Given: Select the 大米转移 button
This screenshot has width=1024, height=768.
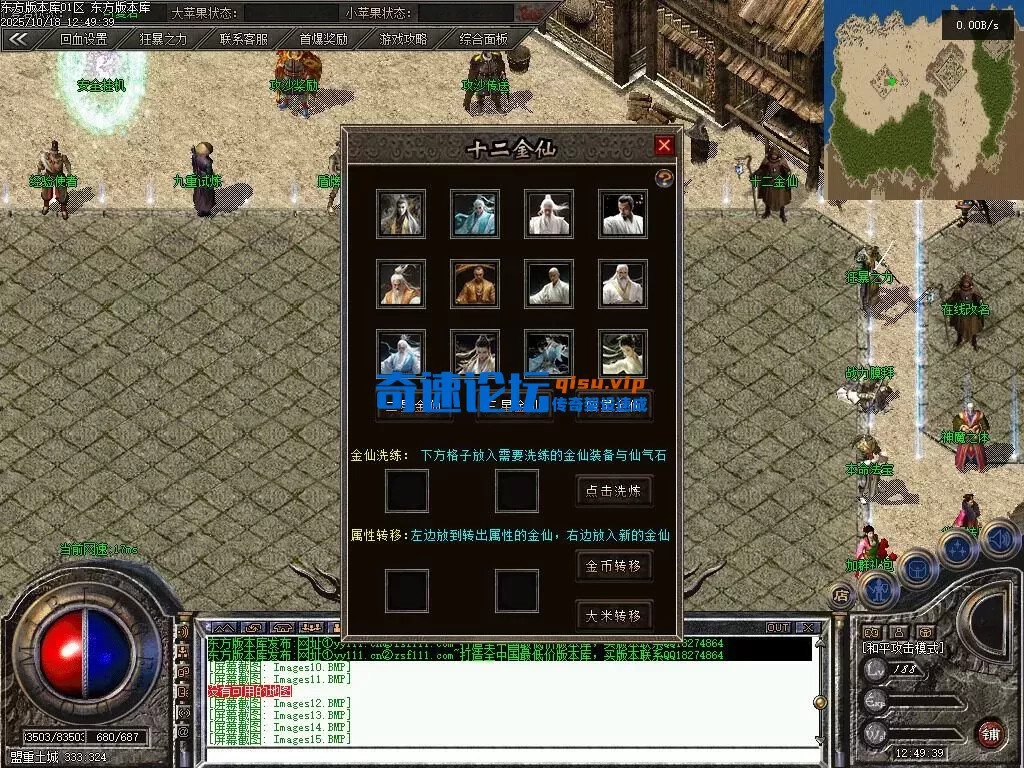Looking at the screenshot, I should 614,615.
